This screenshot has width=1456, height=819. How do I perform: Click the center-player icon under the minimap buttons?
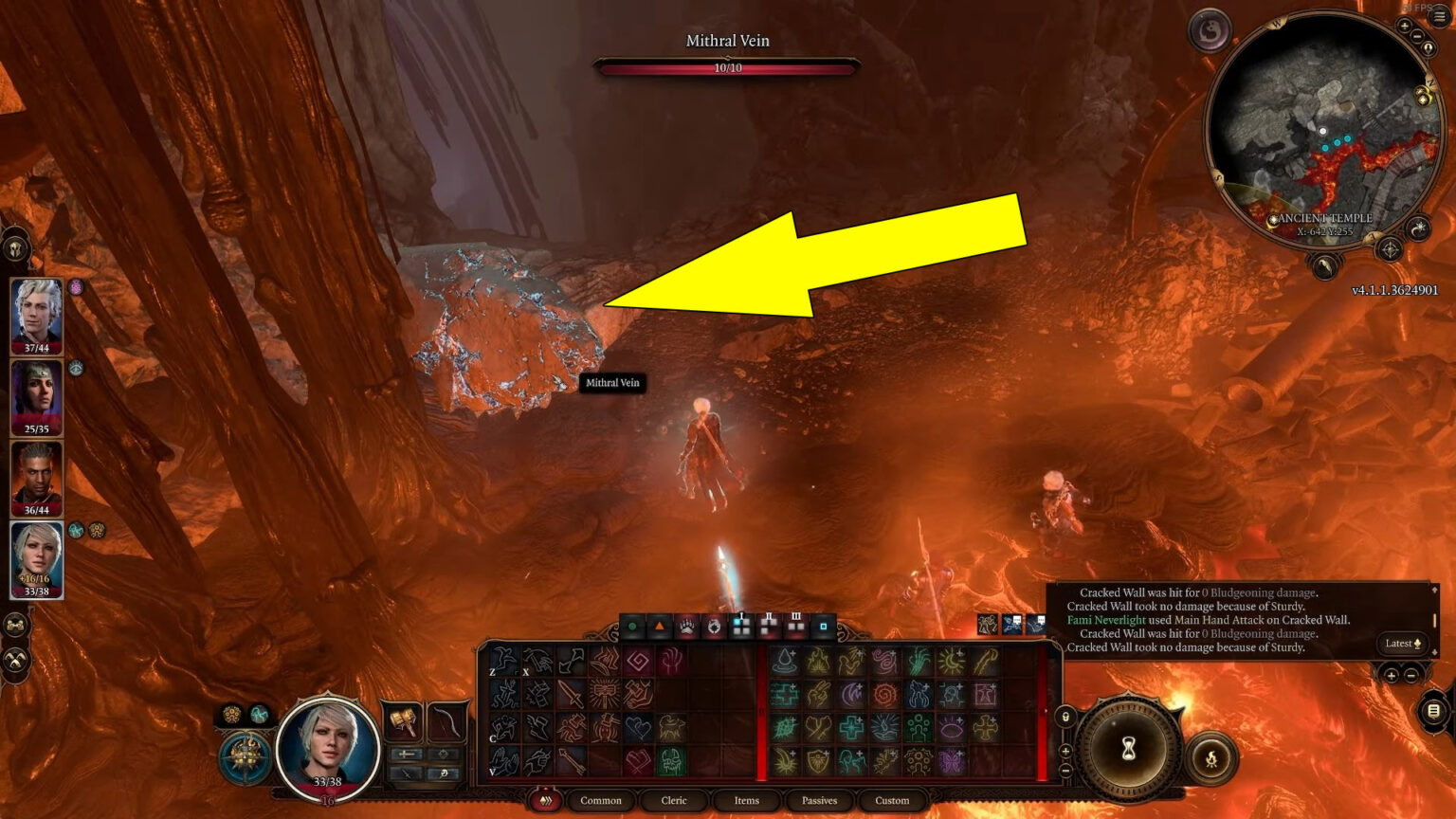click(1428, 48)
